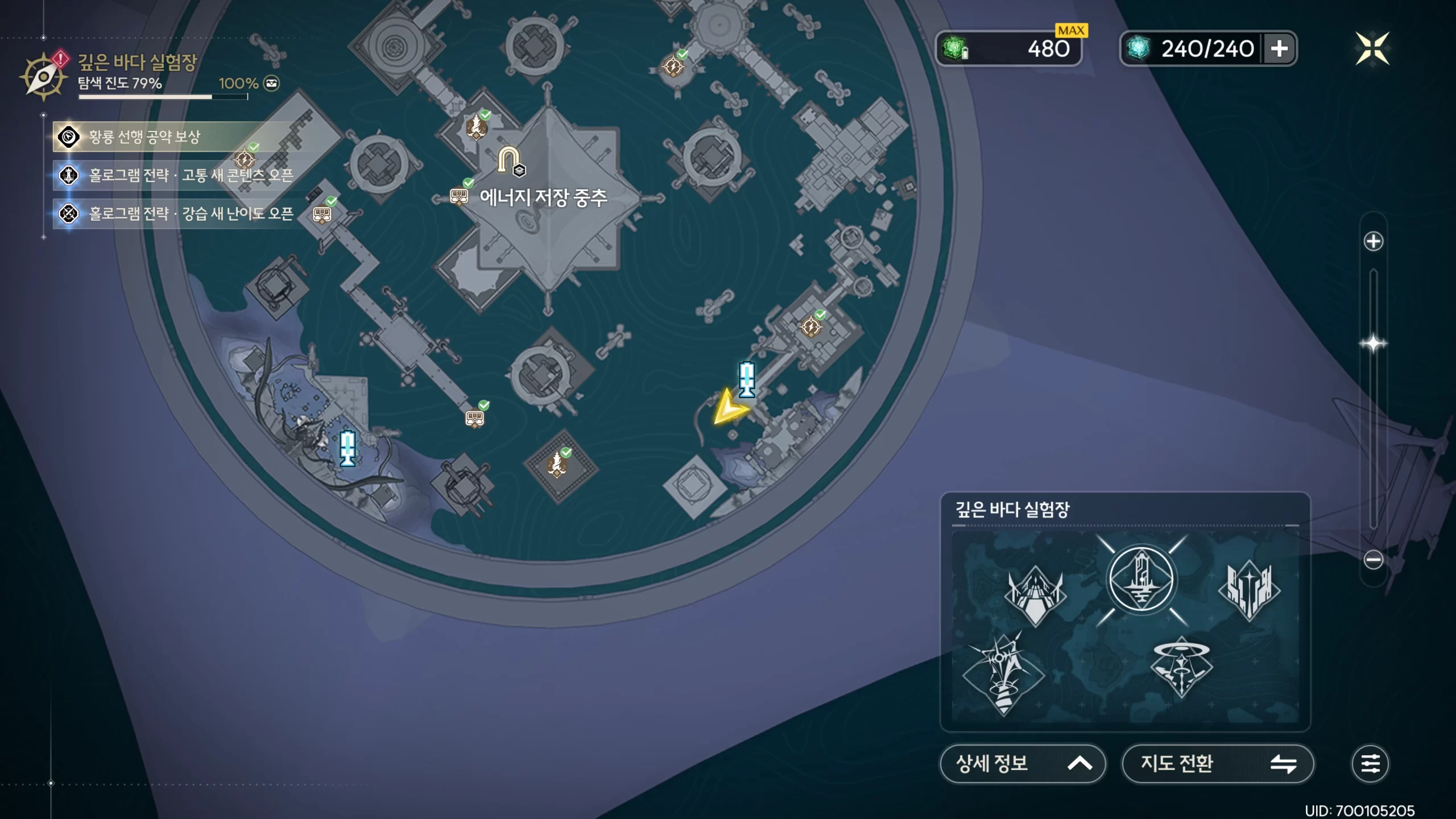Click the 480 green crystal resource counter

[1009, 49]
